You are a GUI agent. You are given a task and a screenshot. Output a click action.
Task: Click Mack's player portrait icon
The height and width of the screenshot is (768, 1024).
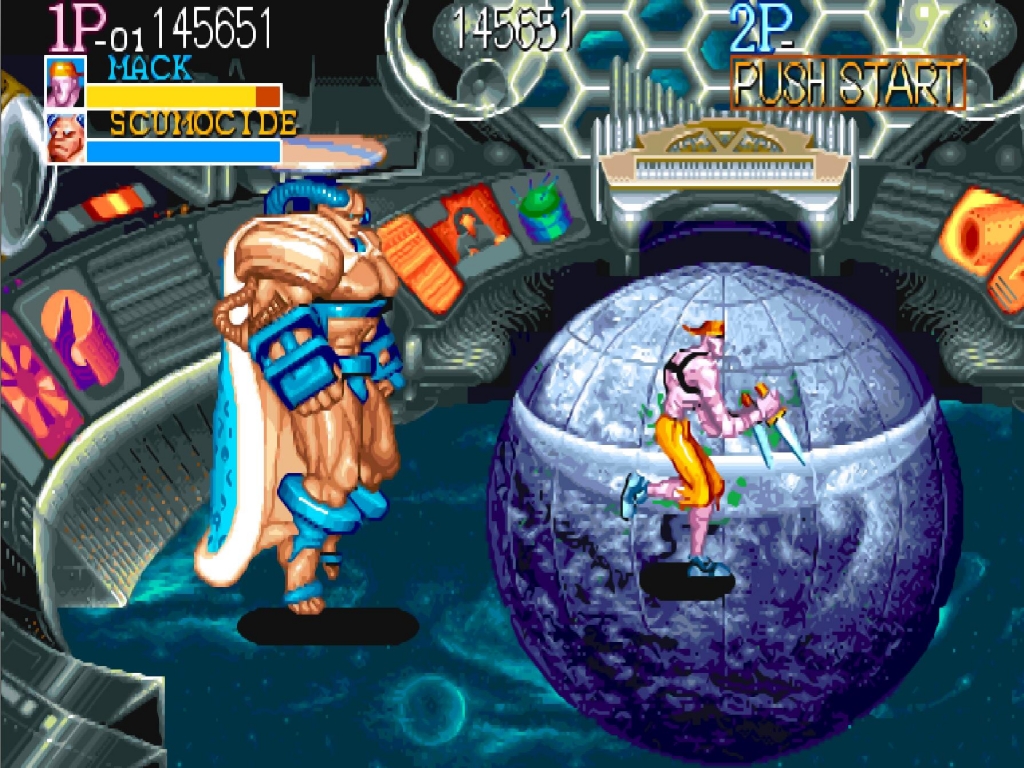(63, 83)
